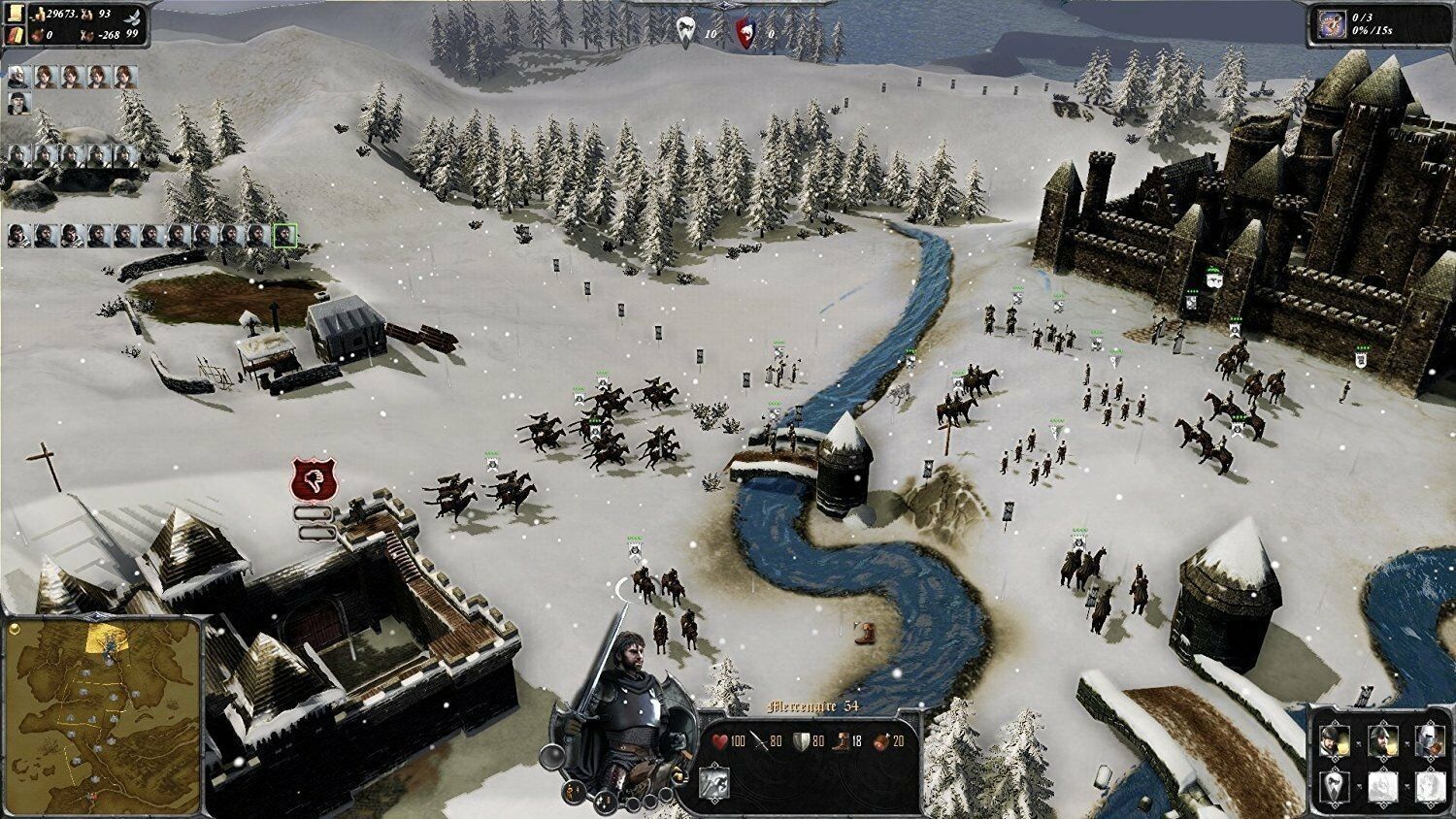Select the green-highlighted mercenary portrait
Image resolution: width=1456 pixels, height=819 pixels.
pos(284,235)
